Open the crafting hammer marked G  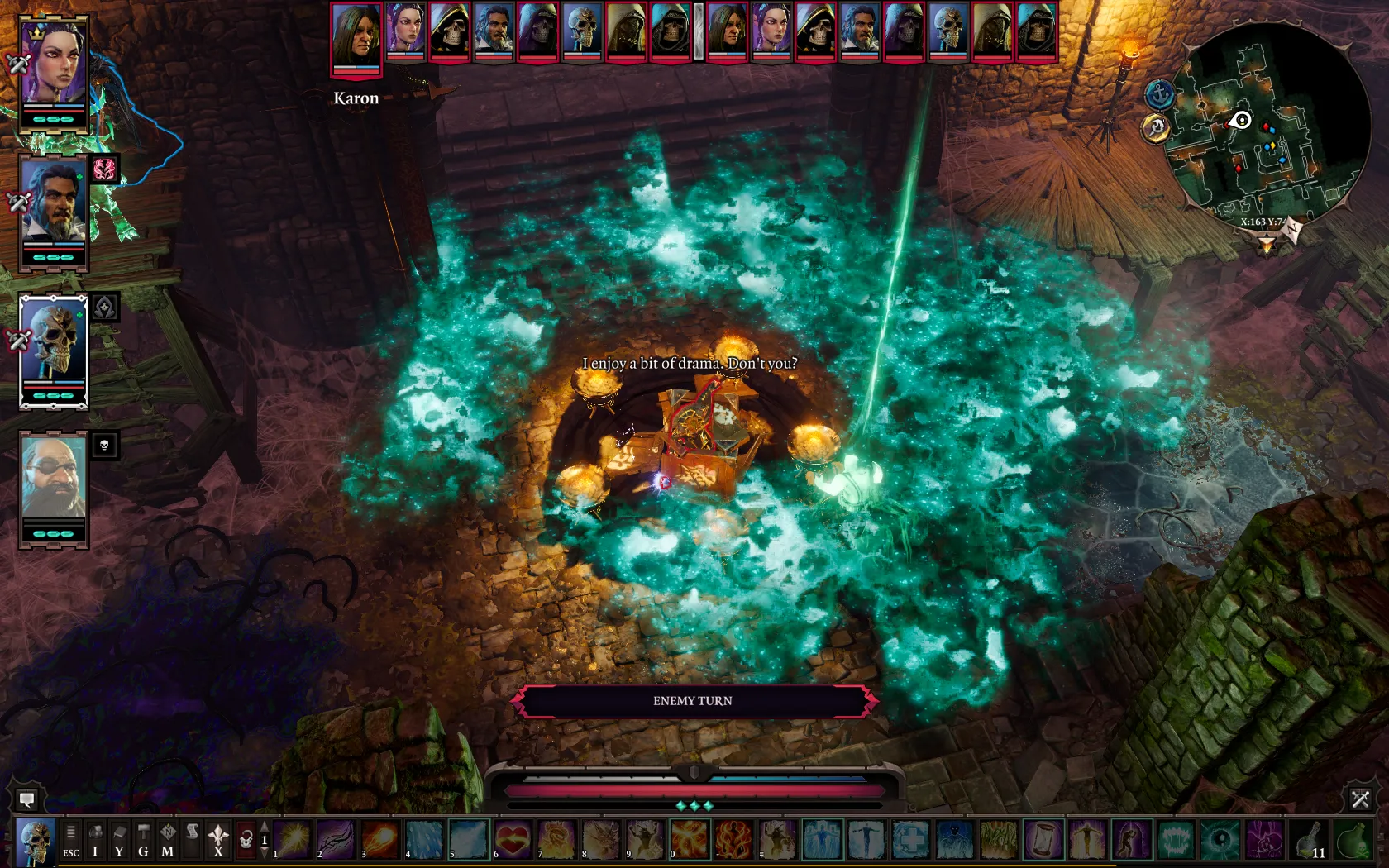pyautogui.click(x=143, y=839)
